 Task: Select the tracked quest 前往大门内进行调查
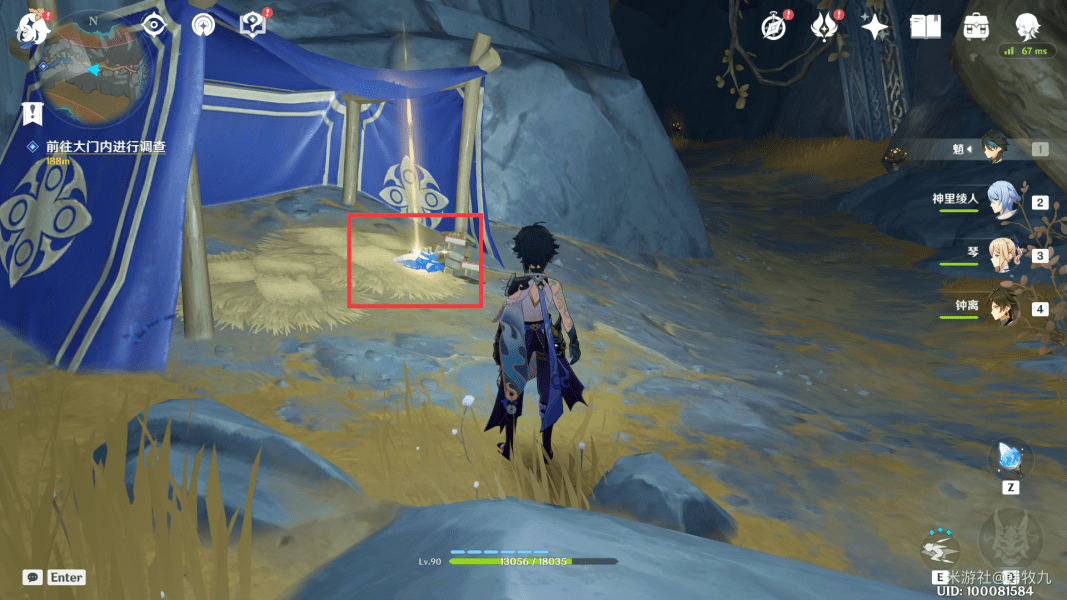[105, 146]
